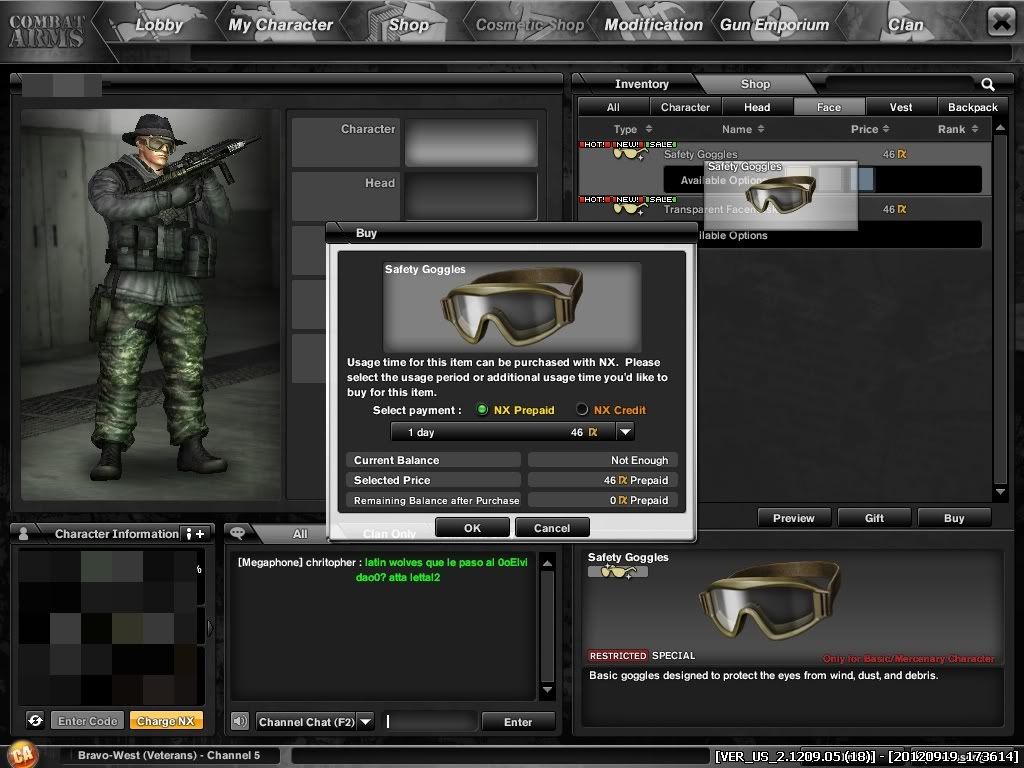Show the Vest category
The width and height of the screenshot is (1024, 768).
[901, 107]
